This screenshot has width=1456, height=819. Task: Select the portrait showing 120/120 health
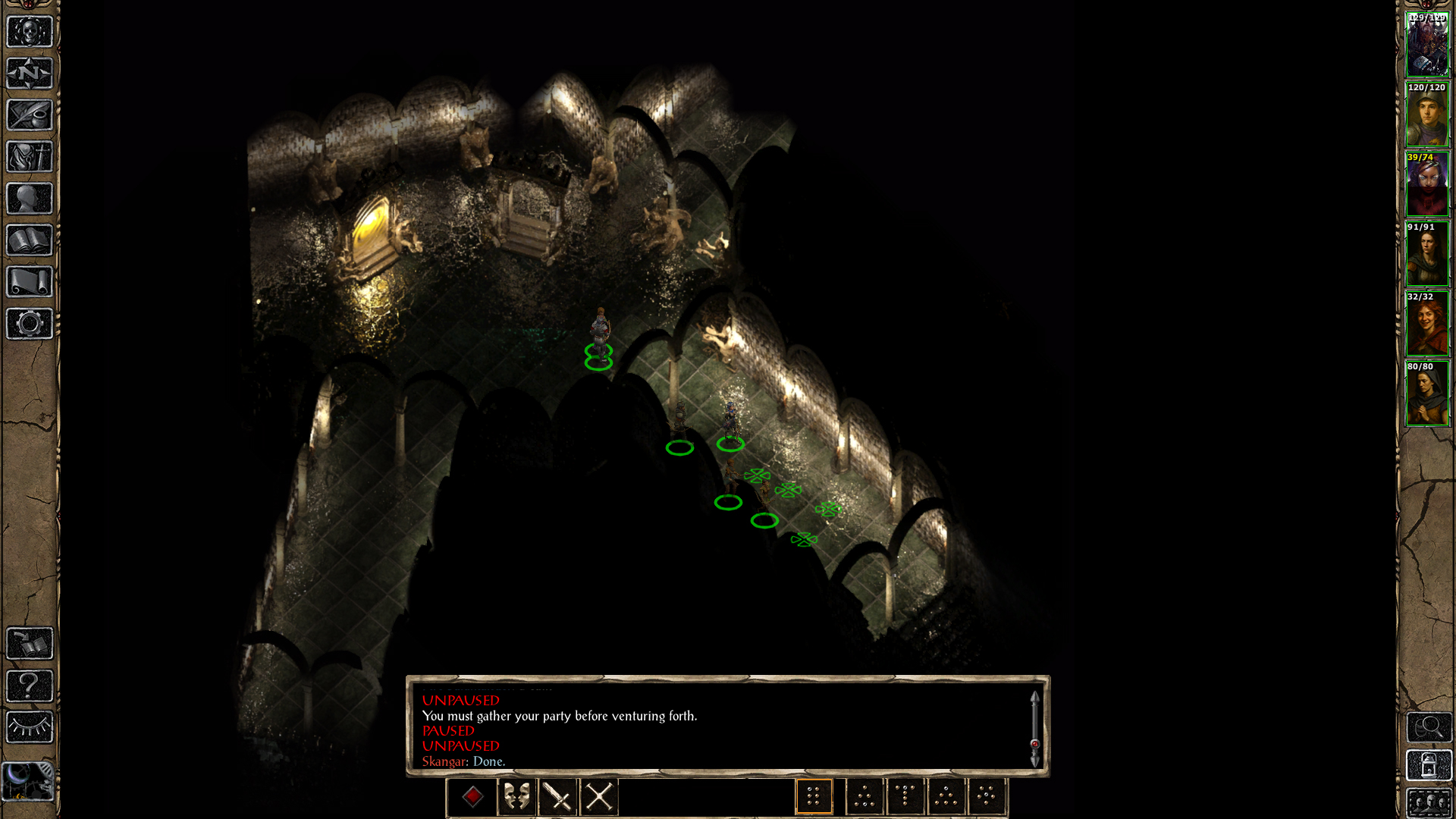[1427, 115]
